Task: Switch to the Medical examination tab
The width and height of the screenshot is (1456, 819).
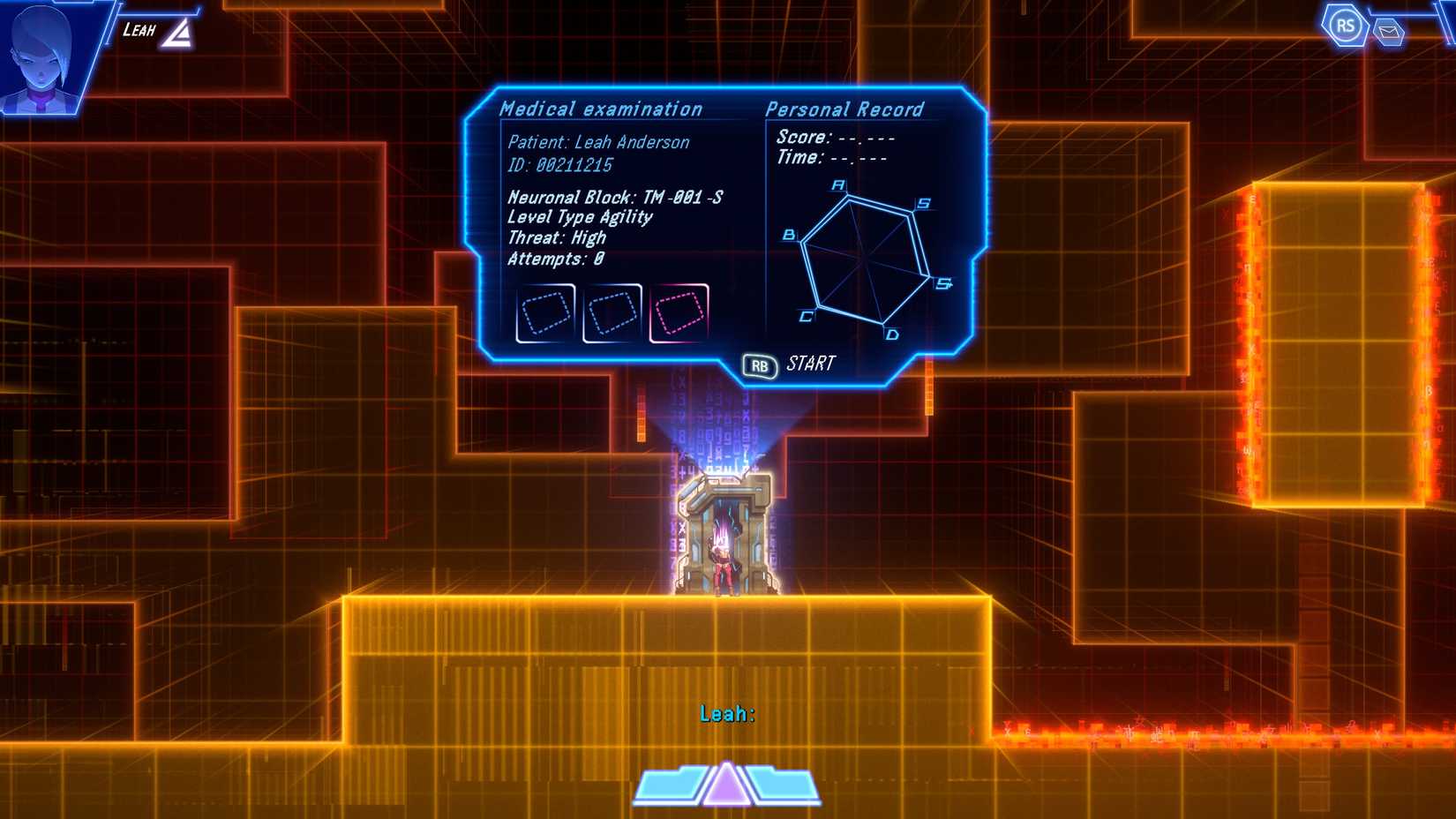Action: [x=601, y=109]
